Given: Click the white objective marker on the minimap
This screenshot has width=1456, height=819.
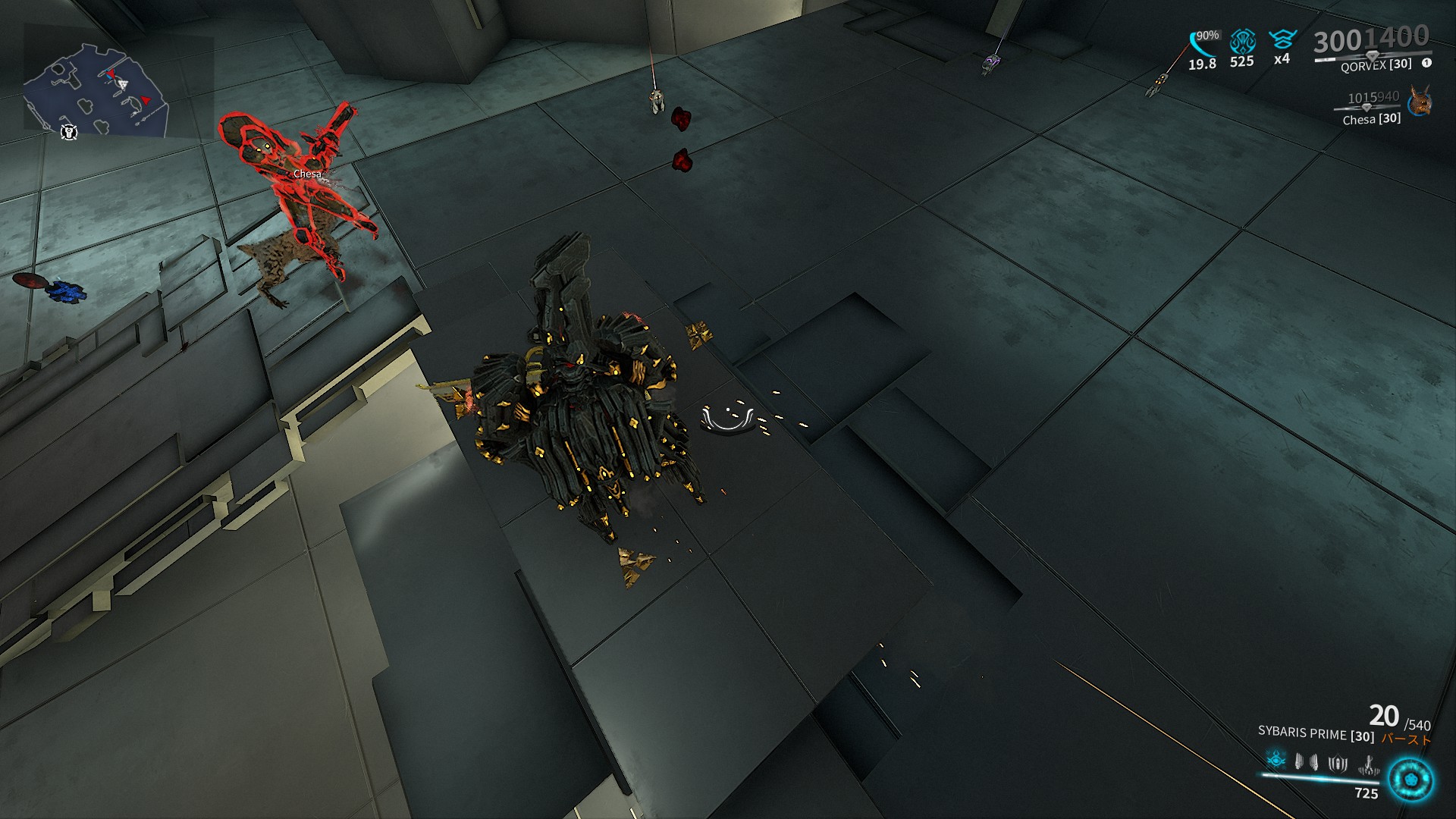Looking at the screenshot, I should 124,84.
